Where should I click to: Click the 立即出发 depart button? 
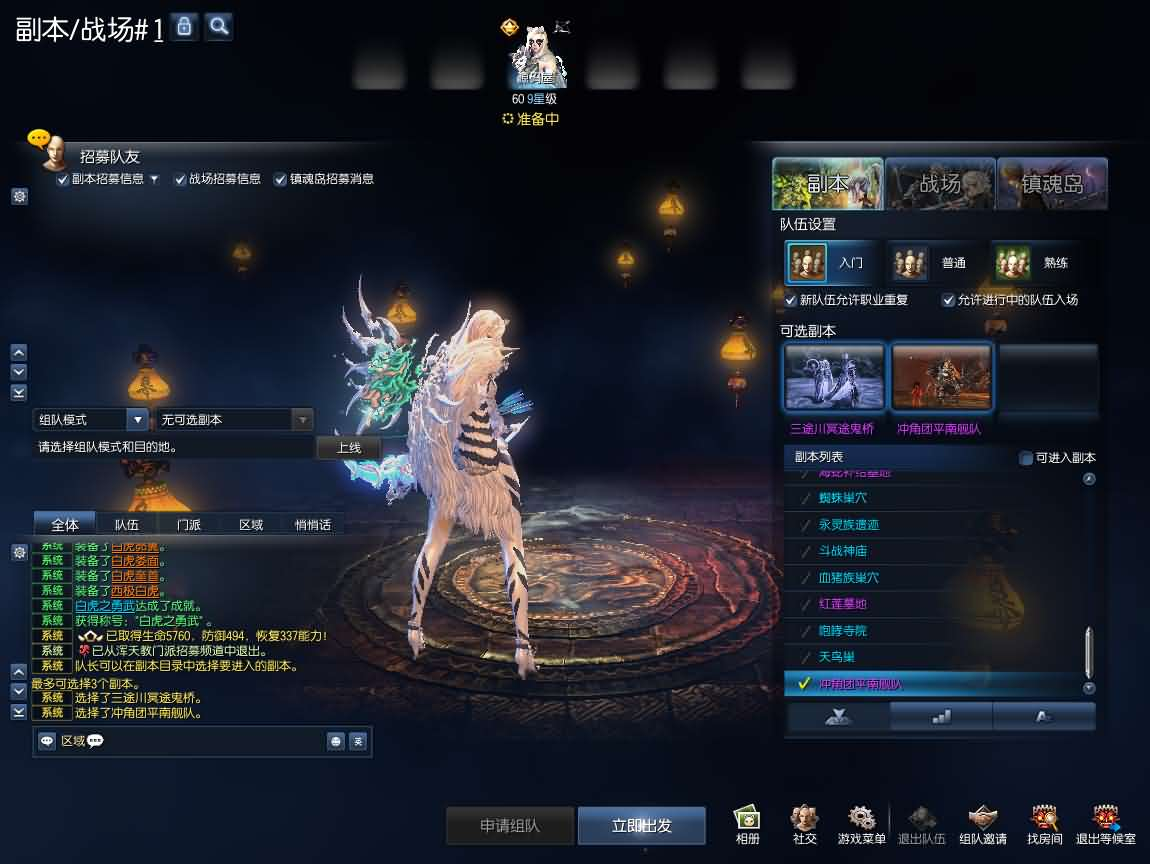tap(641, 826)
